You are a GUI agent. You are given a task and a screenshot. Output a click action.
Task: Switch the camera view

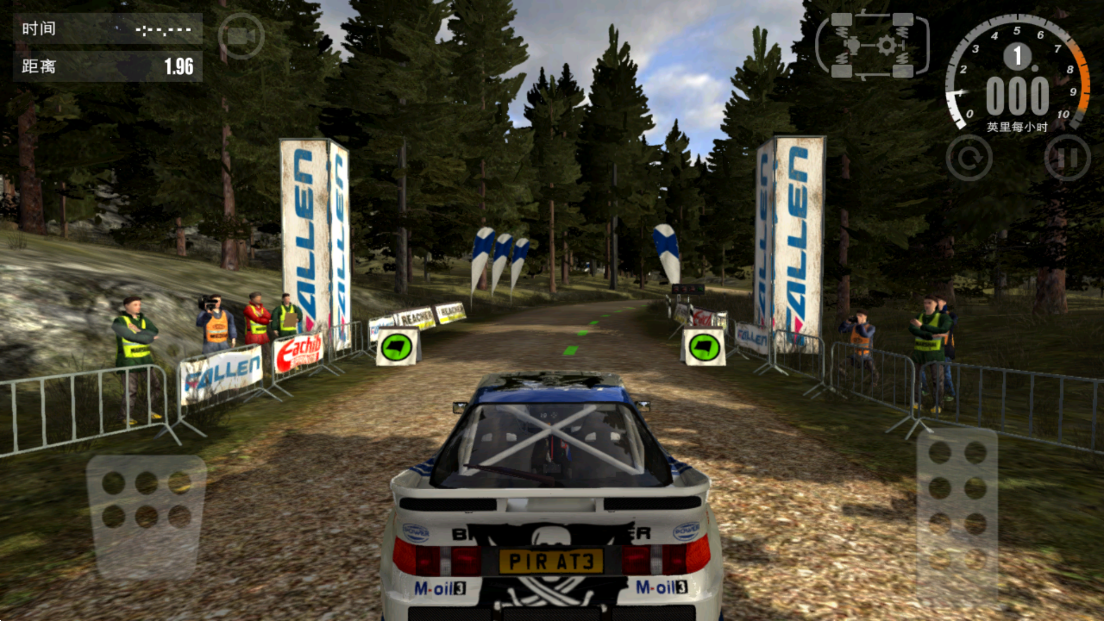coord(241,37)
